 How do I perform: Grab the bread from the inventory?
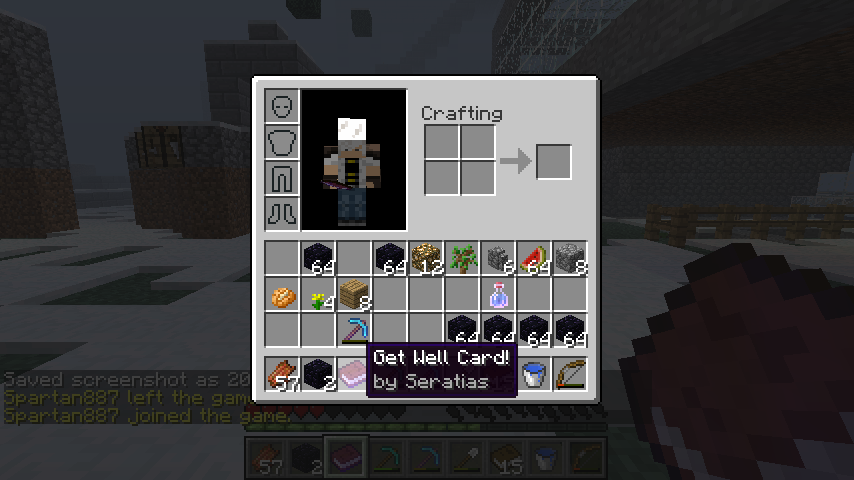282,295
